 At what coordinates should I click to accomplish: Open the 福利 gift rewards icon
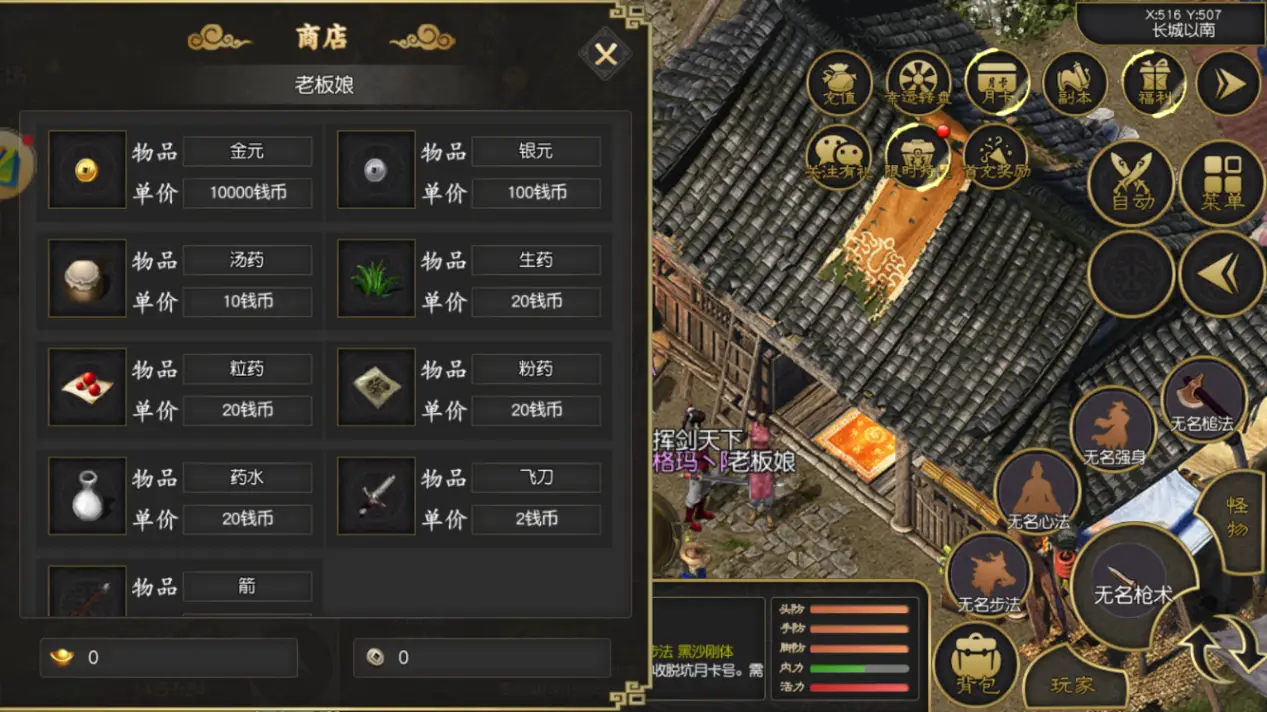(1153, 83)
